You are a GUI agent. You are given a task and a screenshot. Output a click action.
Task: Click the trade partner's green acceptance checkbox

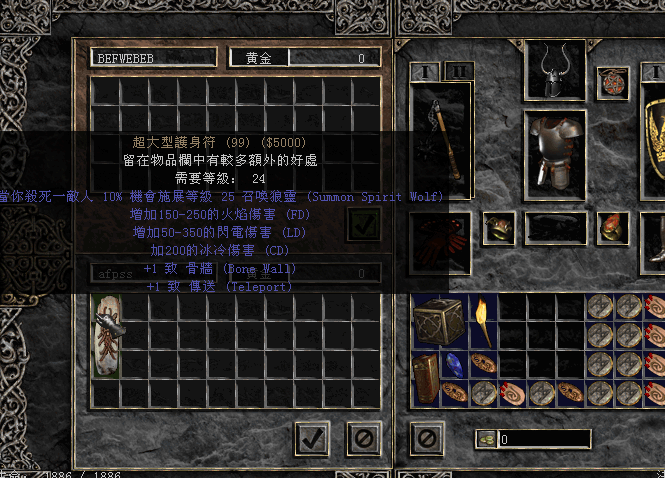click(x=362, y=225)
